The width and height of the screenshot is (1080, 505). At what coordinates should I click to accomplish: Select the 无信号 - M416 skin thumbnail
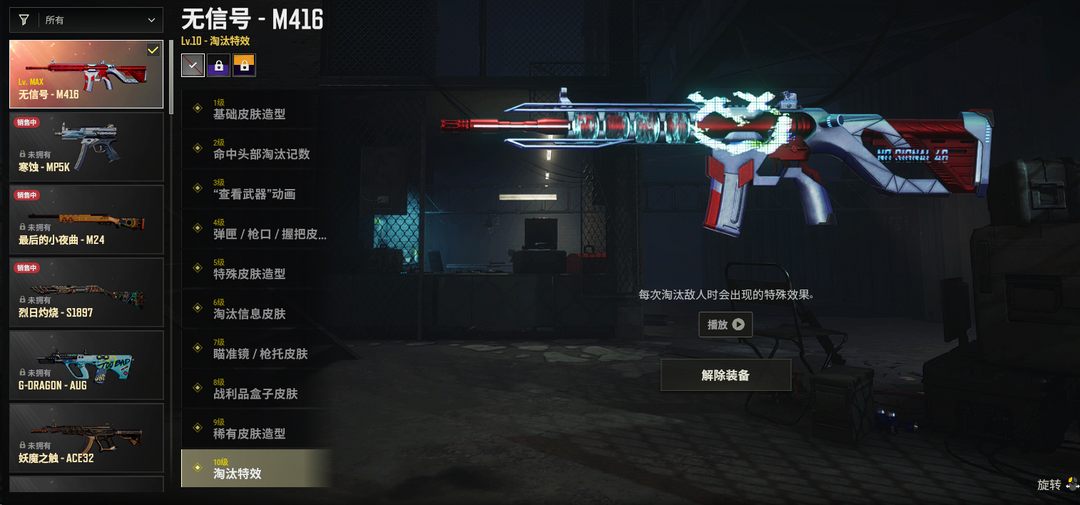click(x=86, y=74)
